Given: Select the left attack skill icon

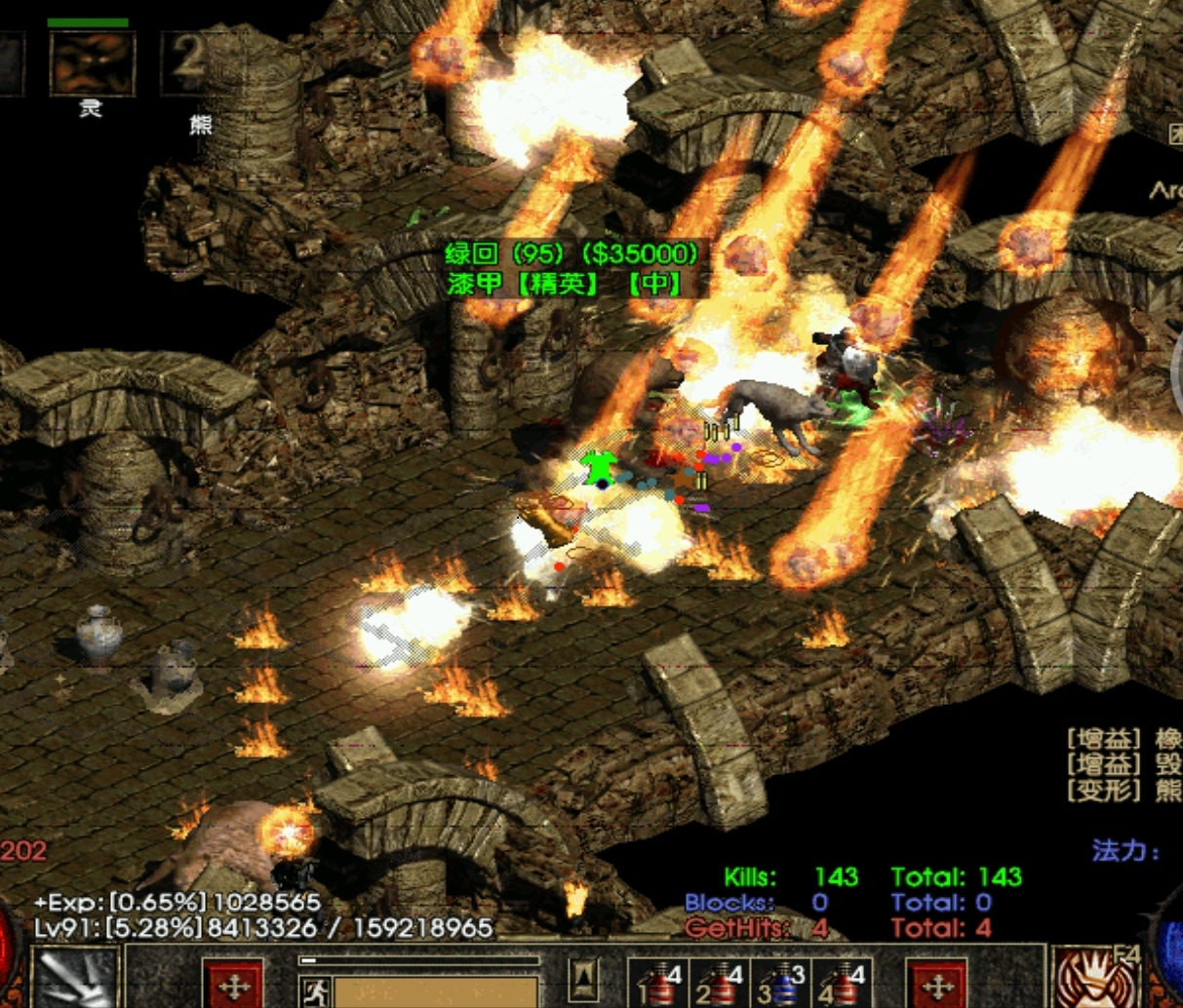Looking at the screenshot, I should tap(75, 979).
